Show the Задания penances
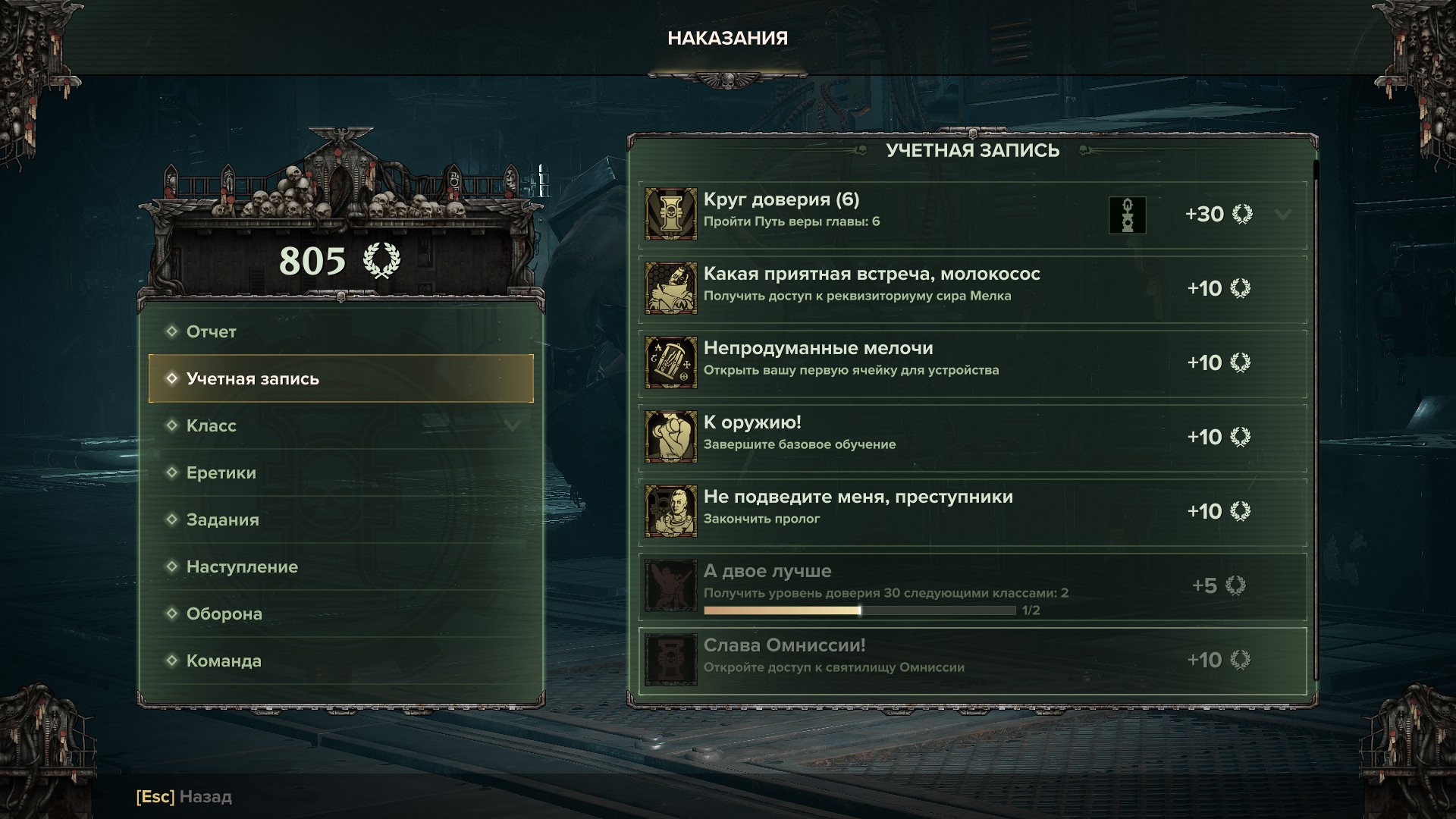The height and width of the screenshot is (819, 1456). coord(223,519)
